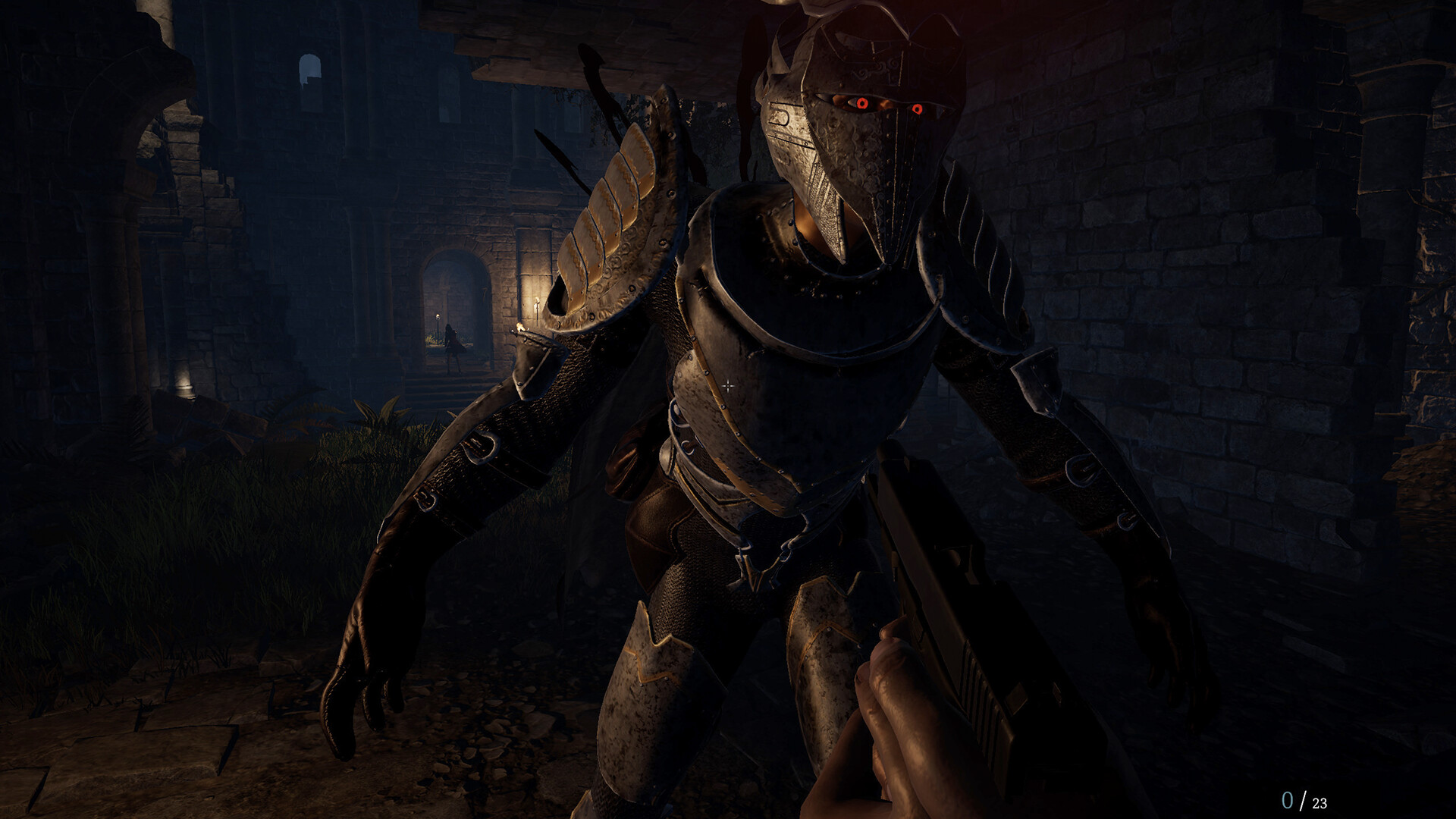Click the blue ammo count showing 0

1289,798
